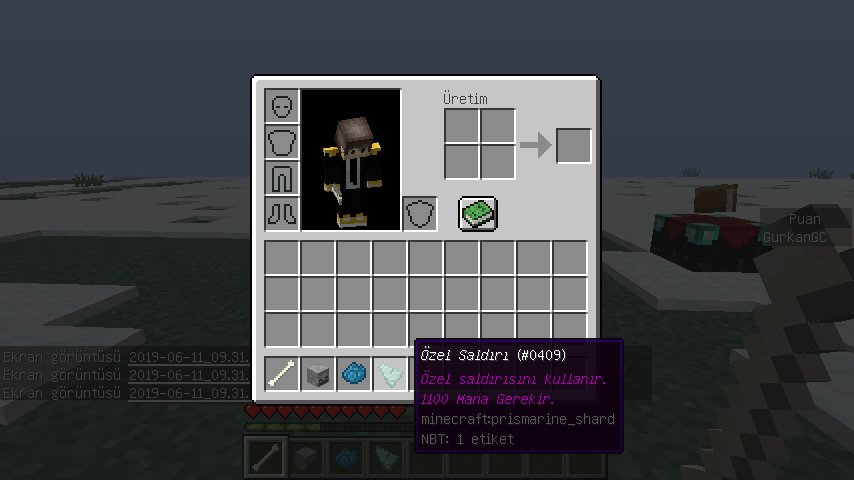This screenshot has height=480, width=854.
Task: Click the empty chestplate armor slot
Action: click(282, 142)
